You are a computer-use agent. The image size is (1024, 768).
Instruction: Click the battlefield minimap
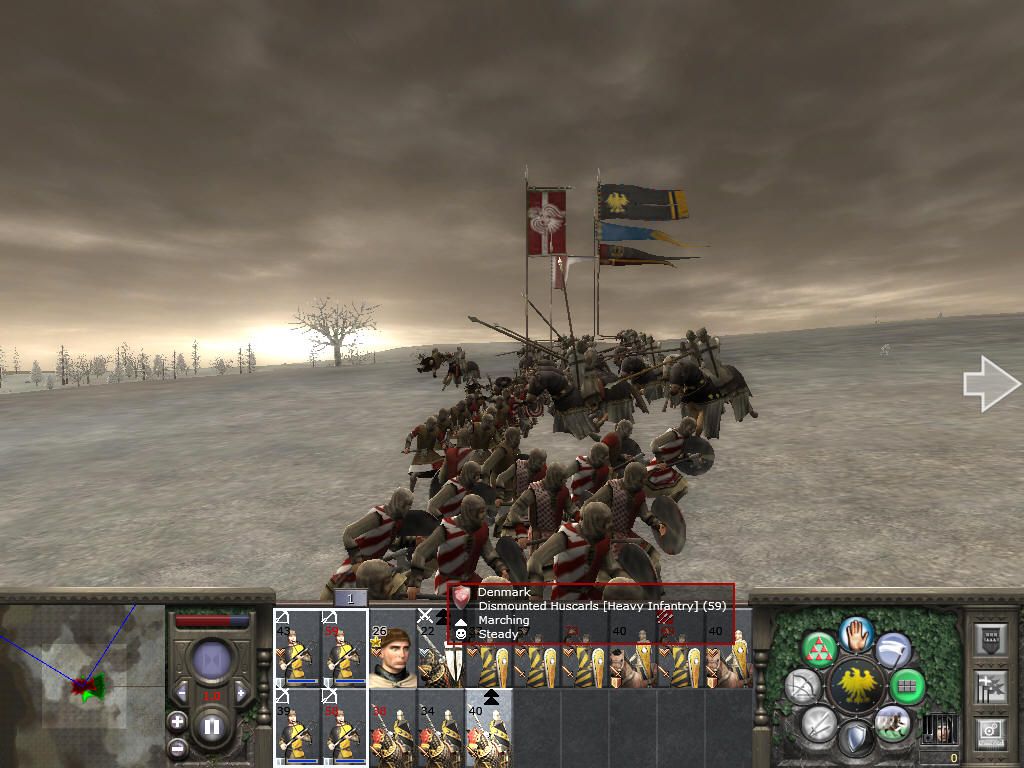pos(82,685)
